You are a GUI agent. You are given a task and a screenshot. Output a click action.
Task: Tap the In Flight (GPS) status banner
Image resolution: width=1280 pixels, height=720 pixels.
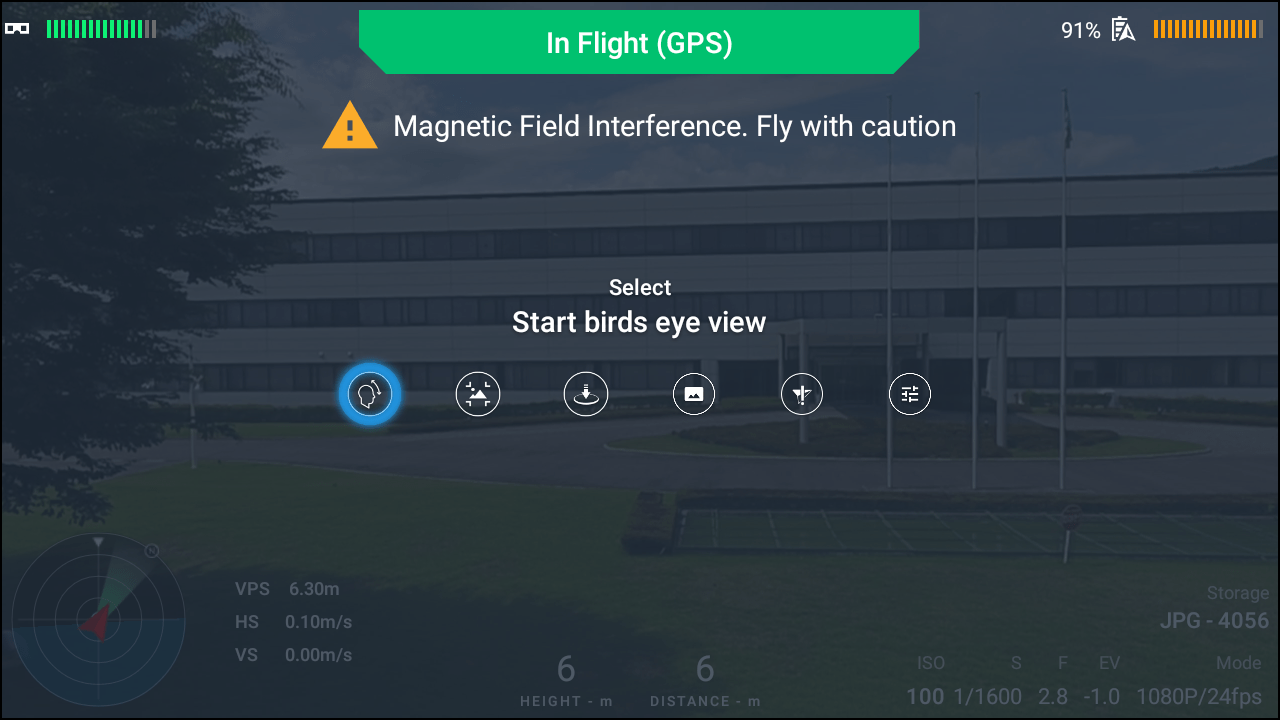639,43
